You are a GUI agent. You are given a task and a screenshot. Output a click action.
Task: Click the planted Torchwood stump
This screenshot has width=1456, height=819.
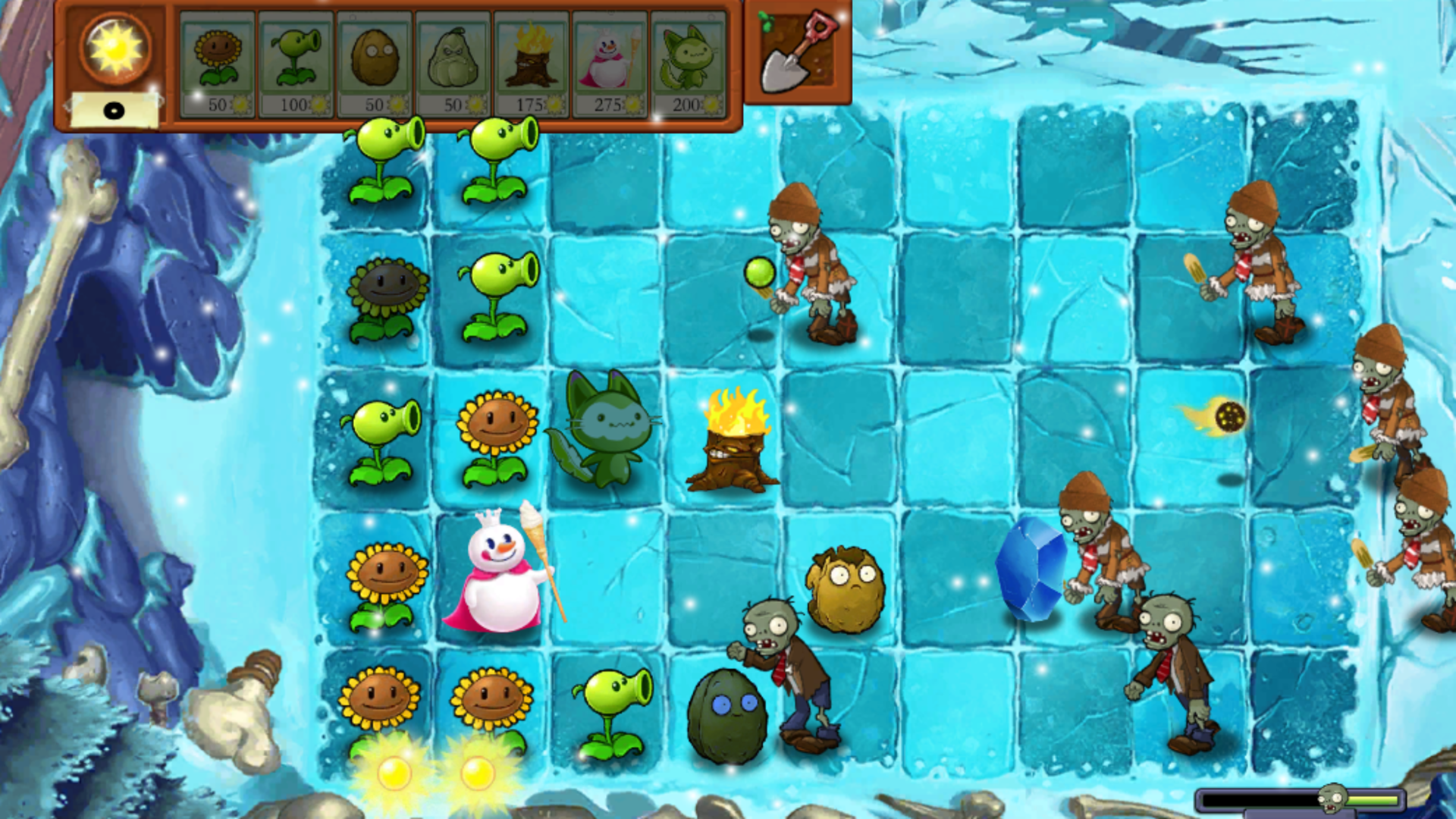[732, 440]
